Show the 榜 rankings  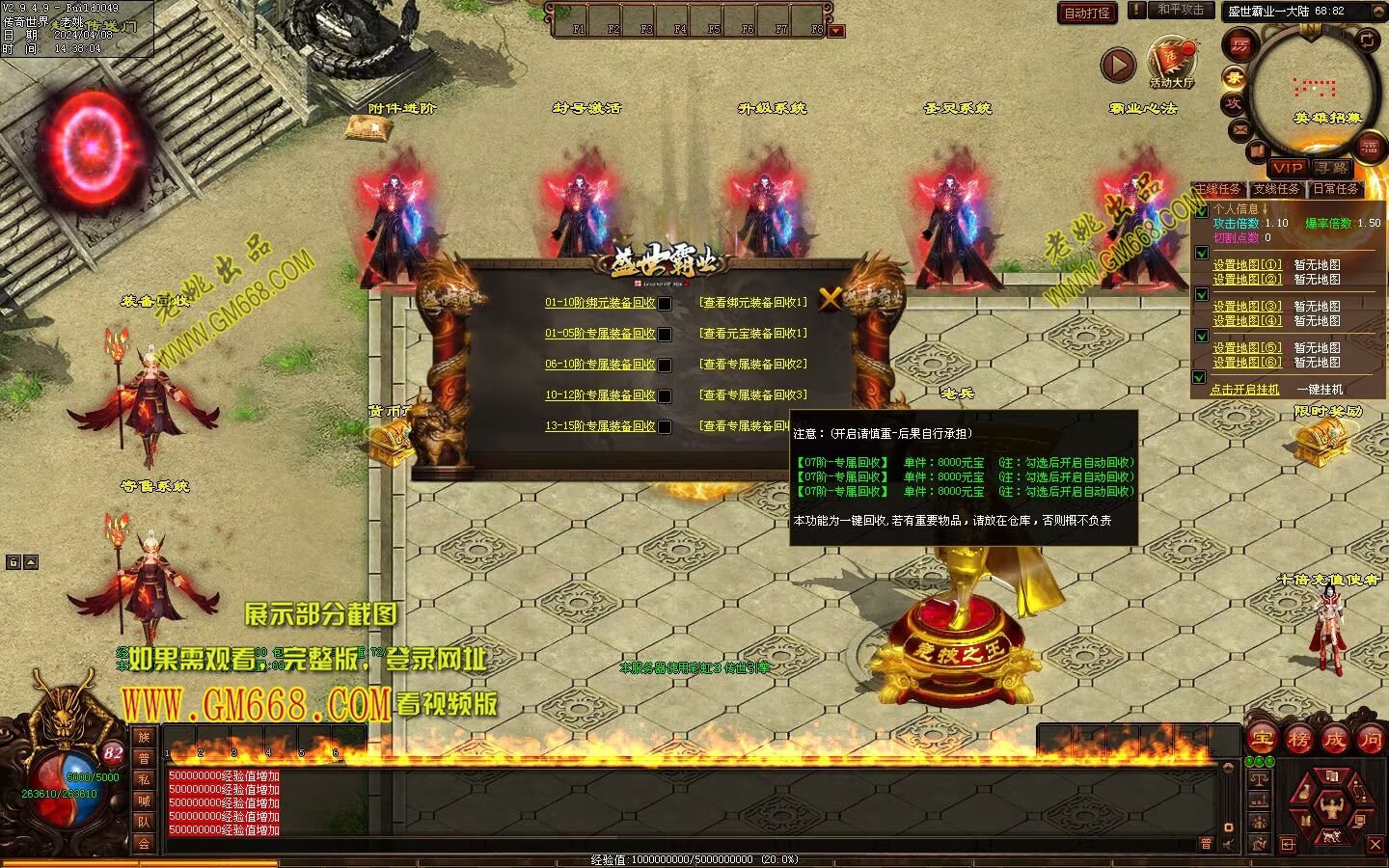tap(1298, 739)
